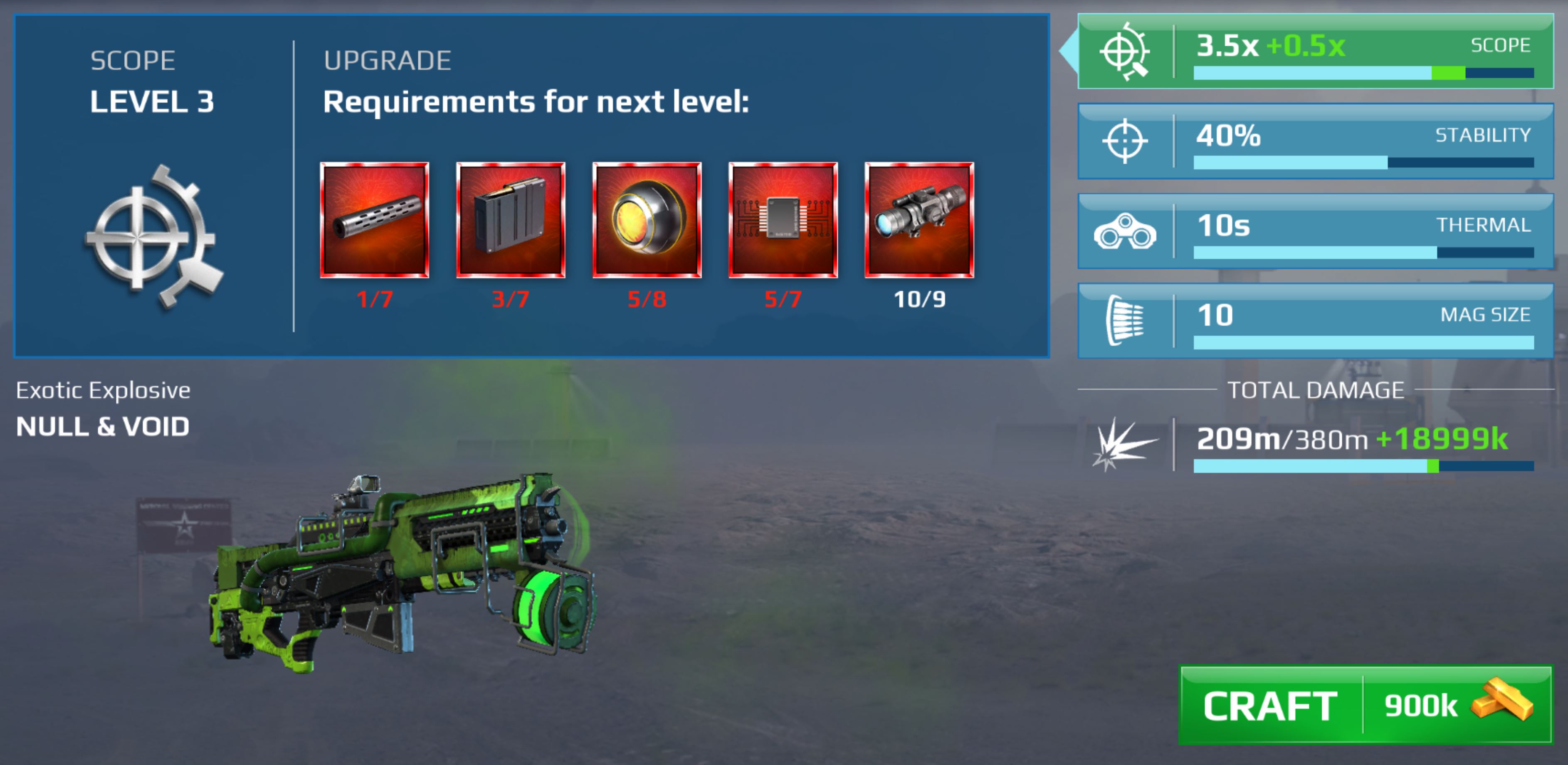Select the microchip requirement item
Viewport: 1568px width, 765px height.
click(783, 220)
